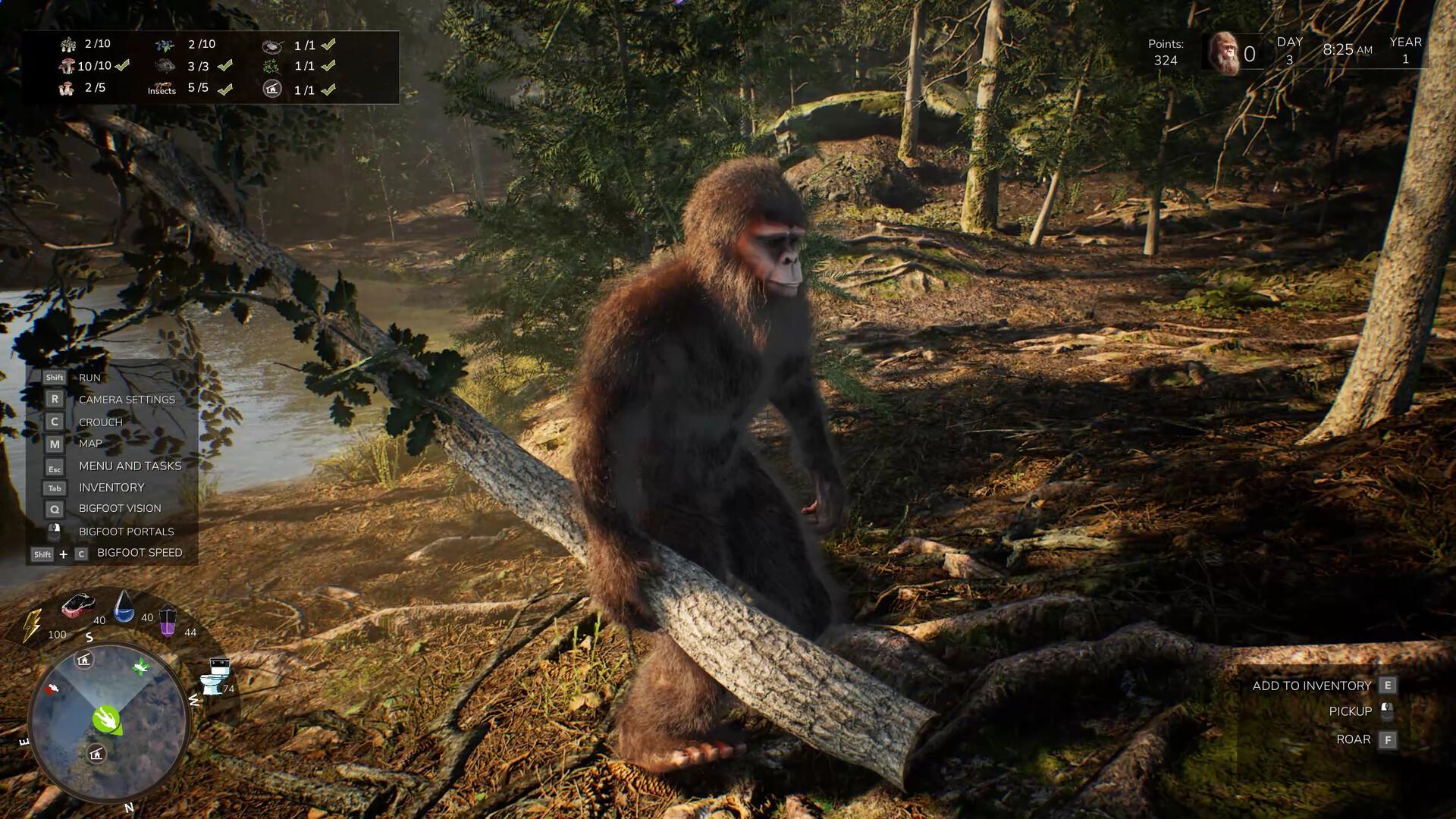Open INVENTORY from the keybind list
This screenshot has width=1456, height=819.
click(111, 488)
